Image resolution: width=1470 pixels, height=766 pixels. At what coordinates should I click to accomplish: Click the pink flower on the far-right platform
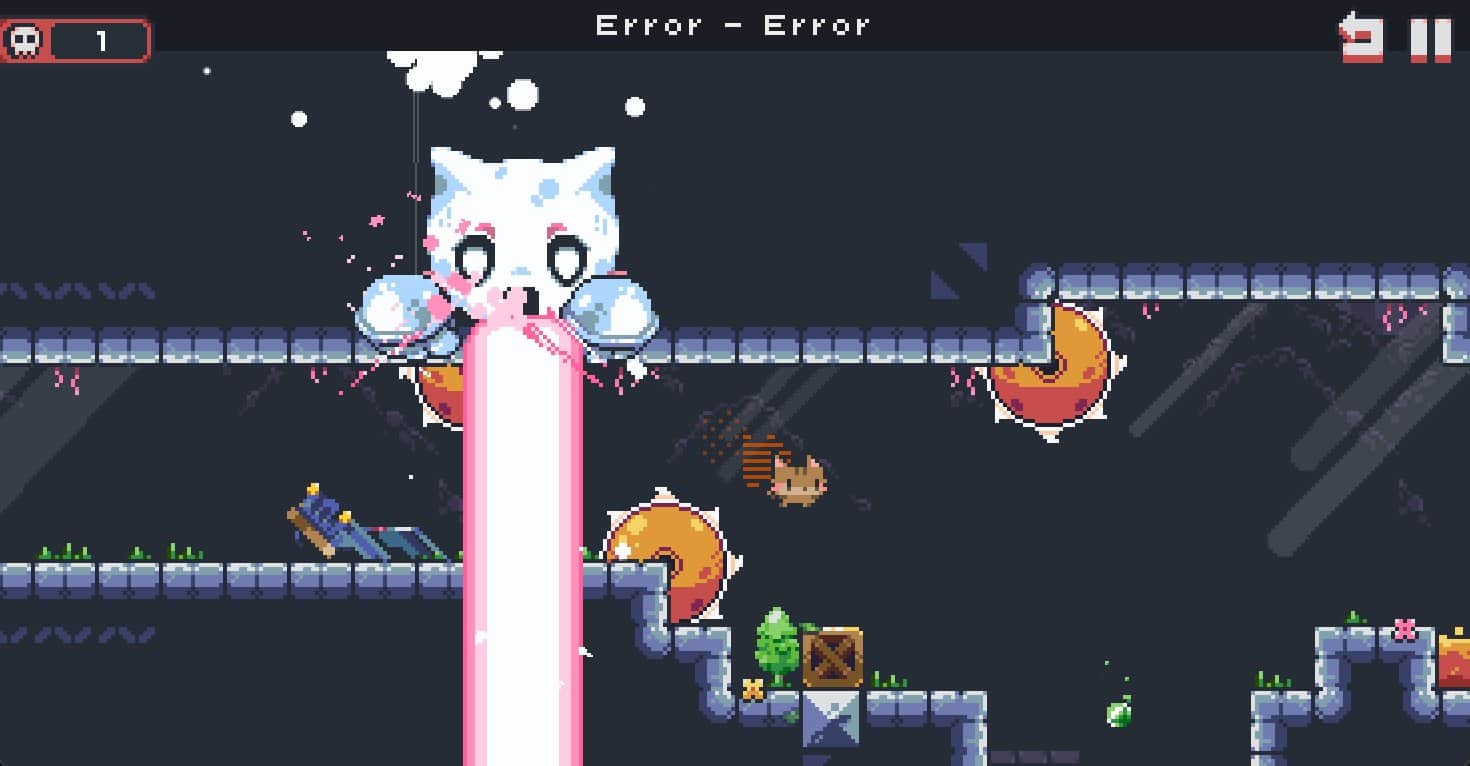(x=1406, y=628)
